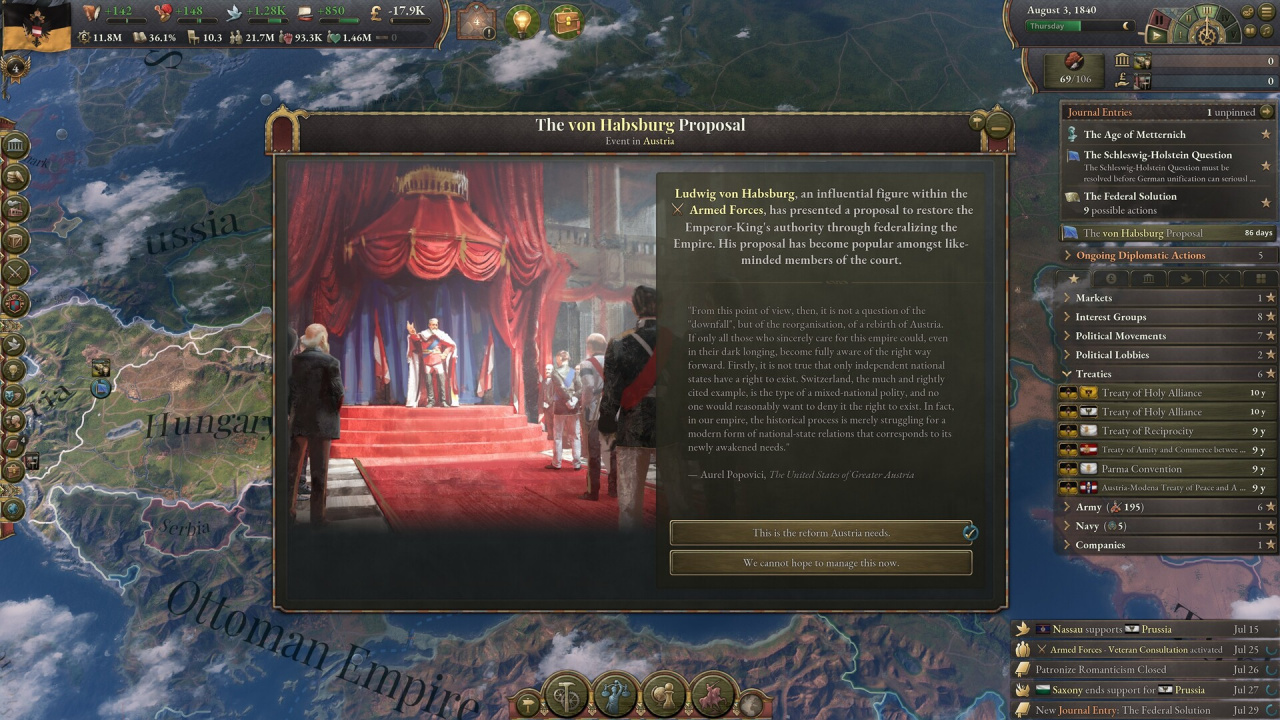Expand the Markets outliner section
Screen dimensions: 1280x720
coord(1093,298)
